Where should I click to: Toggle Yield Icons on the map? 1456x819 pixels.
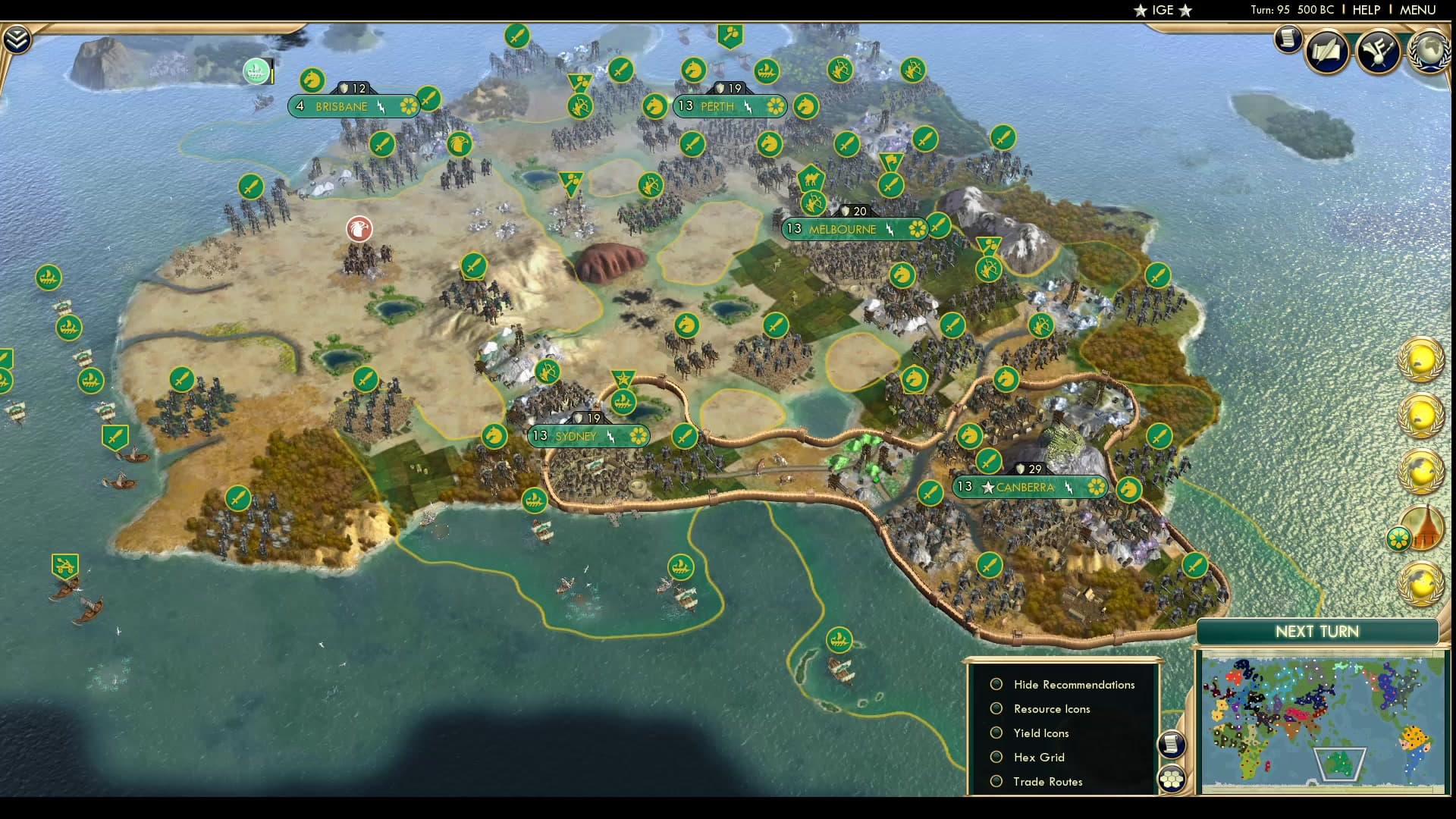[996, 733]
